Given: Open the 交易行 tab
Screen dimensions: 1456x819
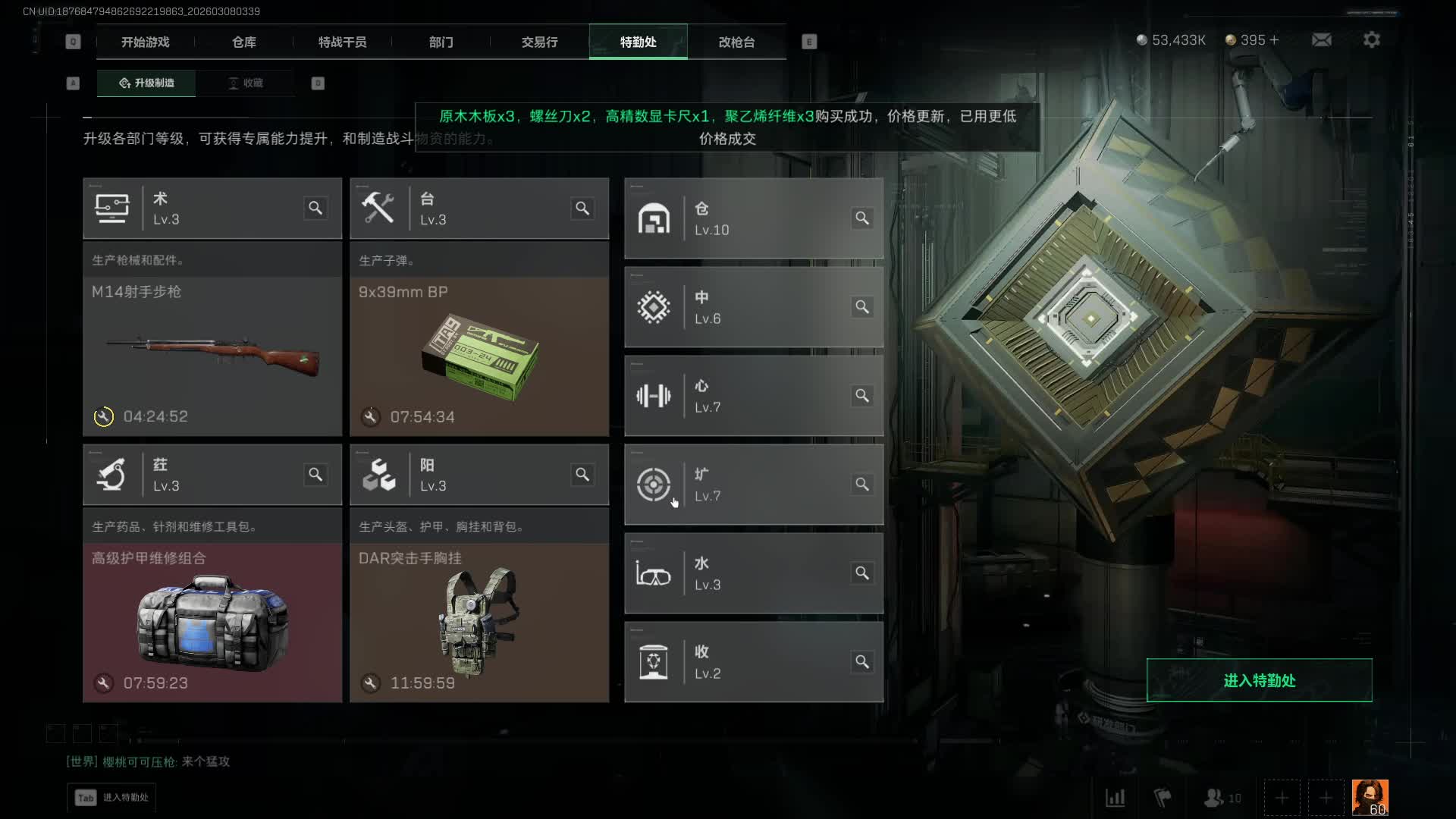Looking at the screenshot, I should click(x=539, y=42).
